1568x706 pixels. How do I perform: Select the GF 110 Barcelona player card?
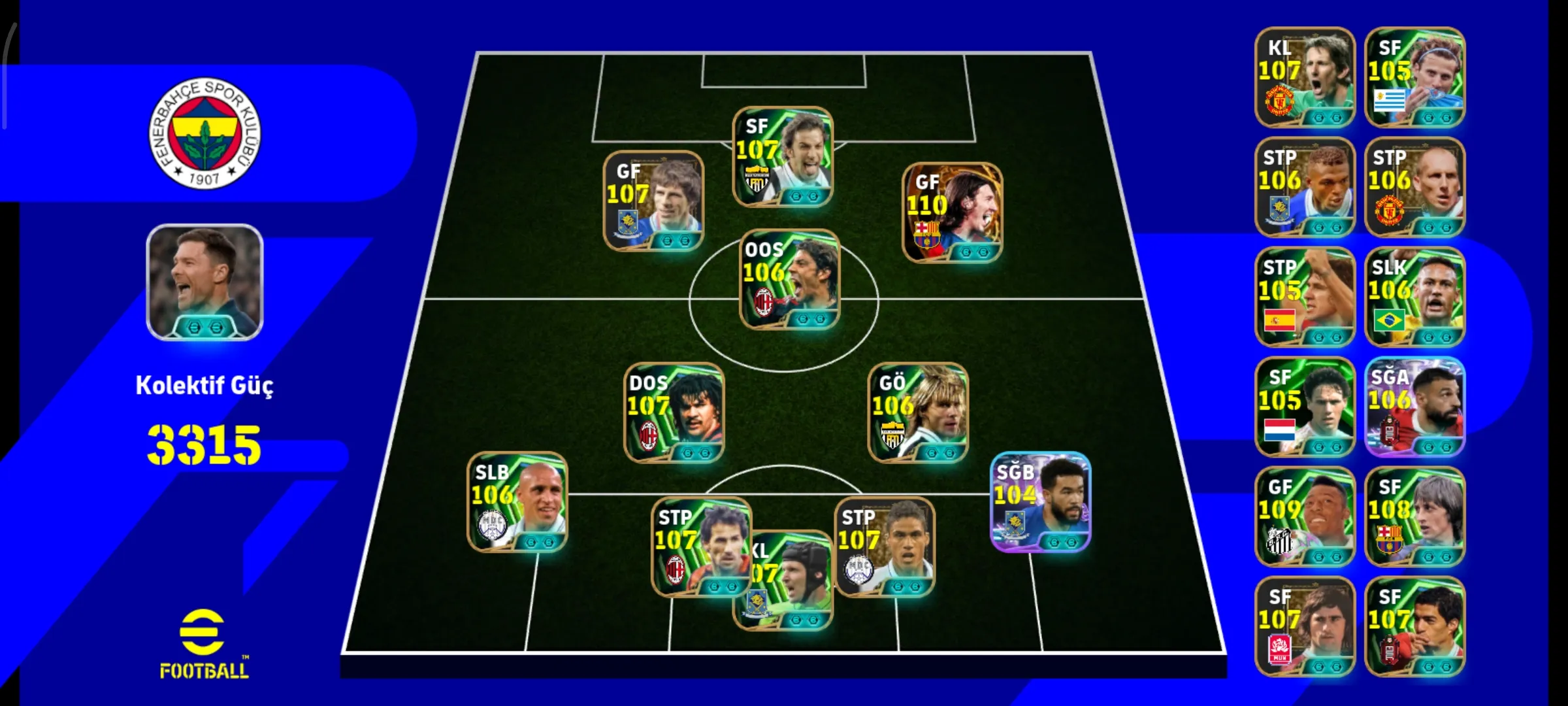coord(952,213)
